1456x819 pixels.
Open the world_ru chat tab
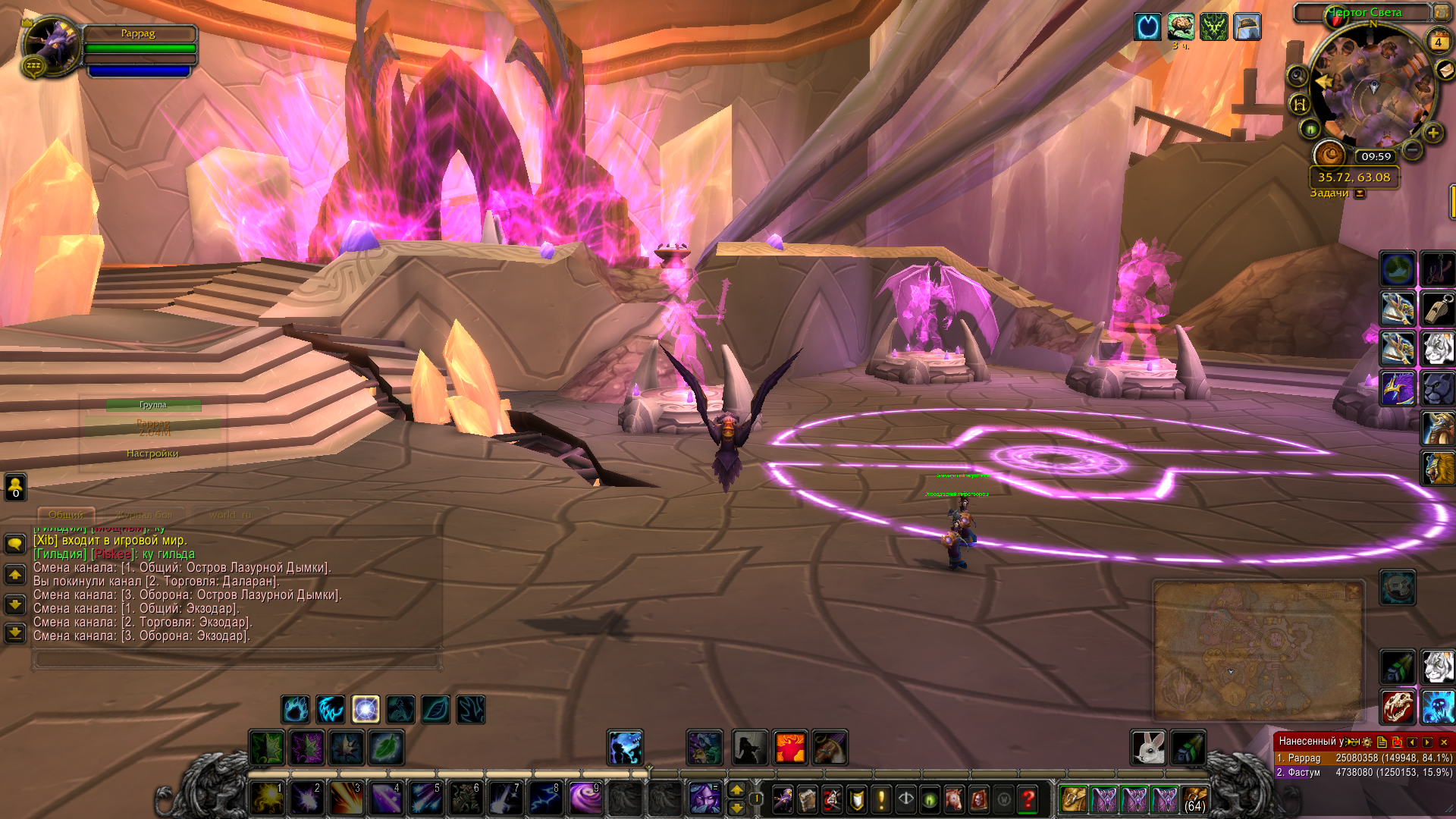[230, 515]
